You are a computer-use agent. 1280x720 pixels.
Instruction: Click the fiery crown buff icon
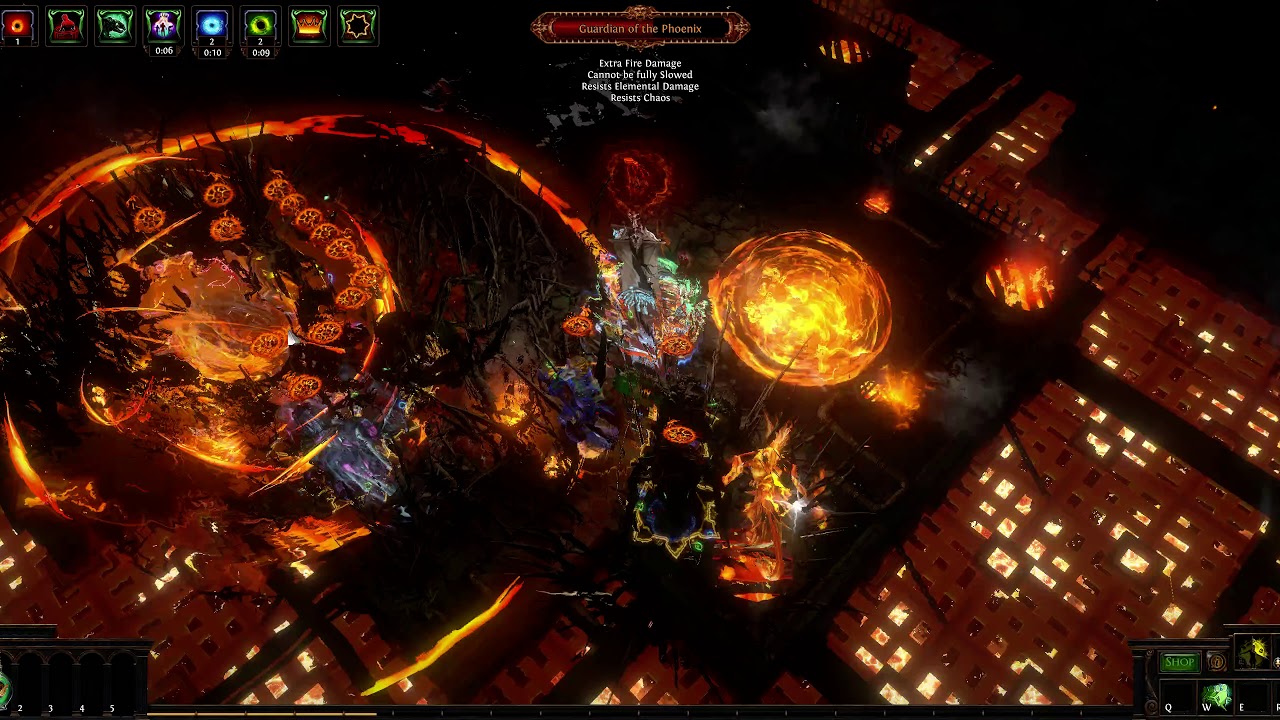[309, 26]
